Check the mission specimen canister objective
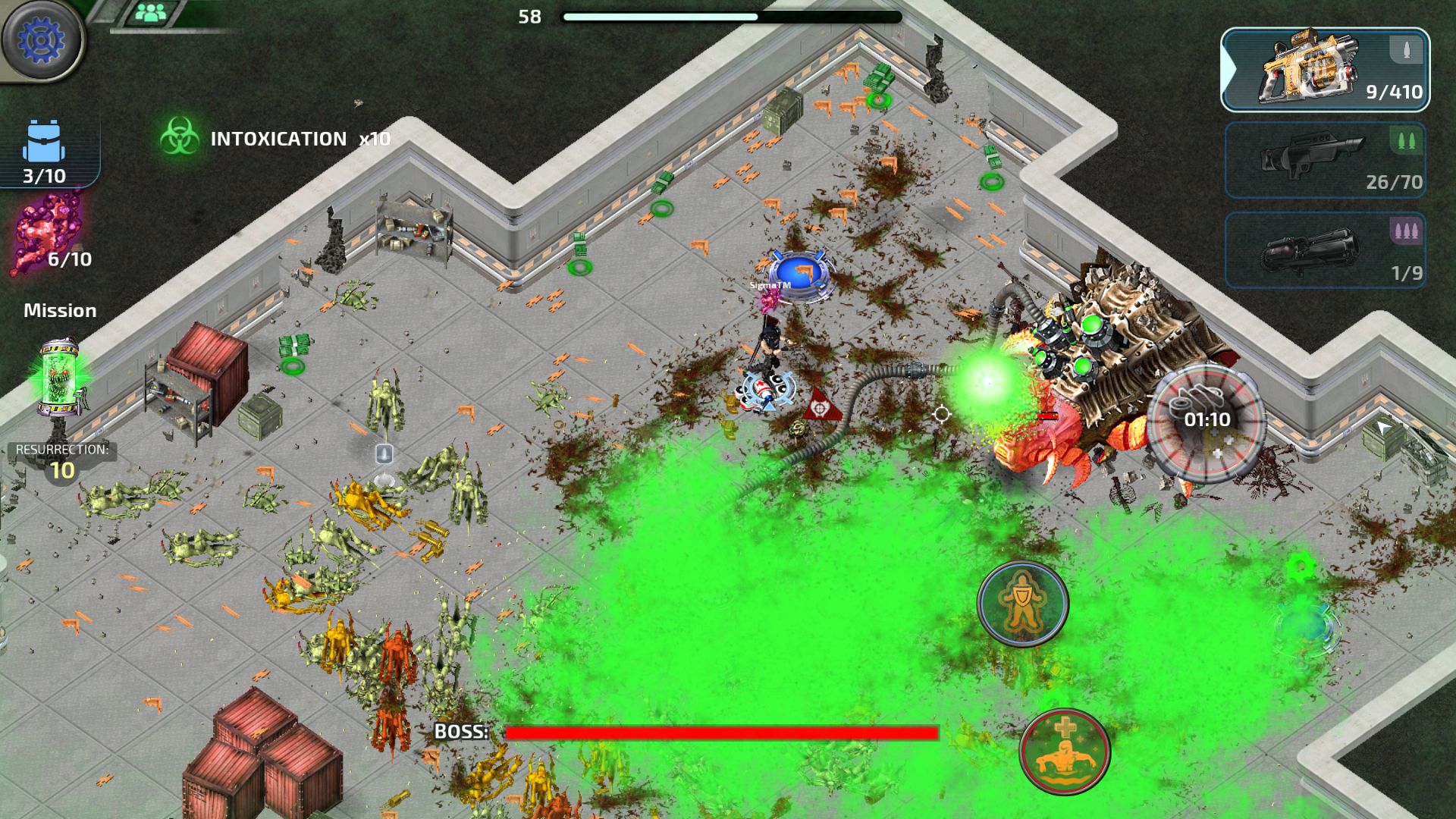Screen dimensions: 1456x819 (x=61, y=377)
